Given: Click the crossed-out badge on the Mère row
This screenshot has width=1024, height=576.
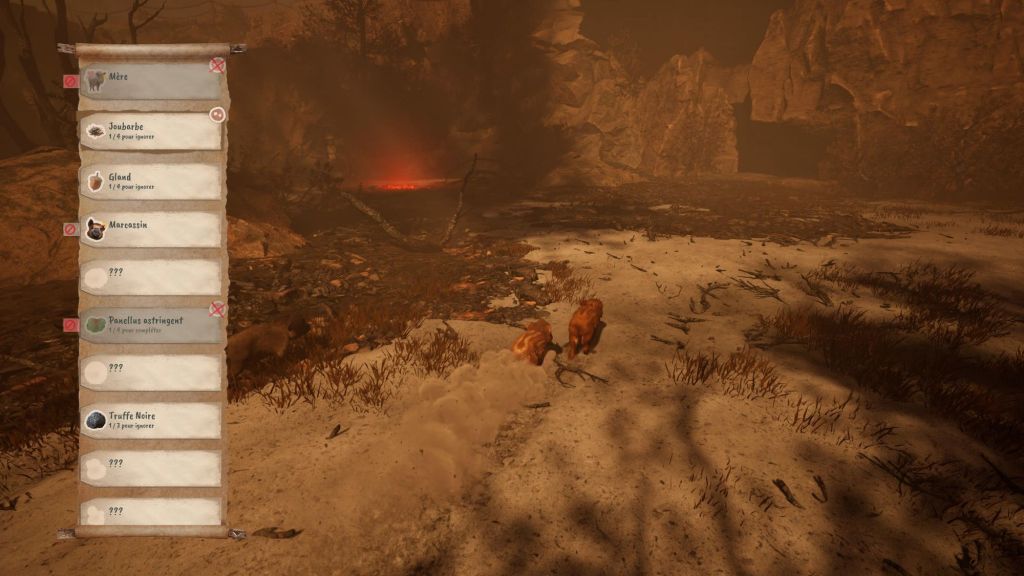Looking at the screenshot, I should [x=217, y=65].
